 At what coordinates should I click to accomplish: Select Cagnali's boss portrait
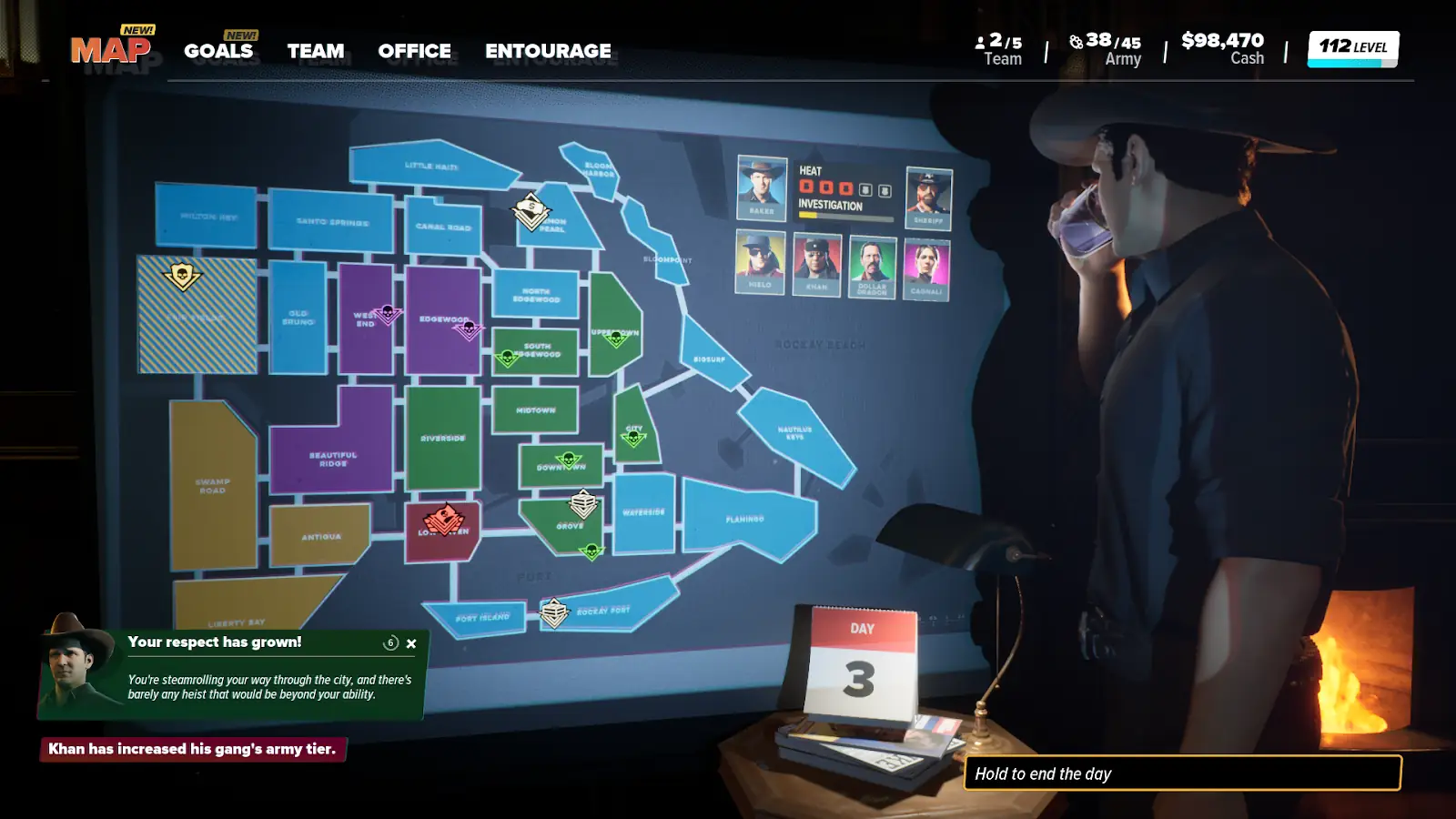pos(926,268)
